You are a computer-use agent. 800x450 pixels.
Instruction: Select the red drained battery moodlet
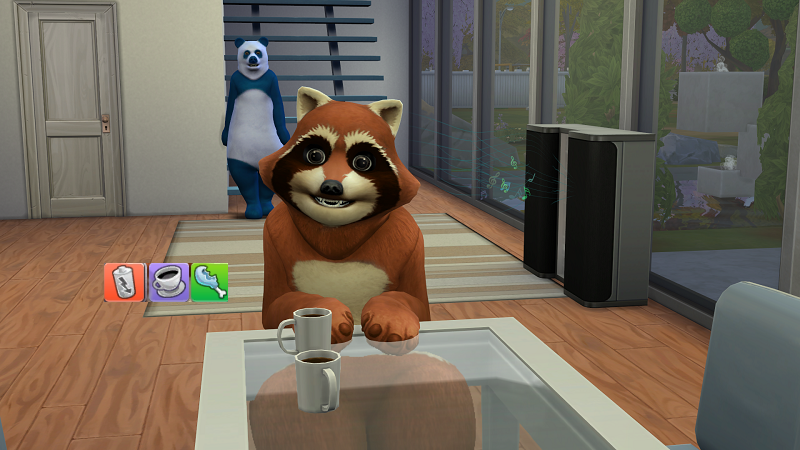[124, 282]
